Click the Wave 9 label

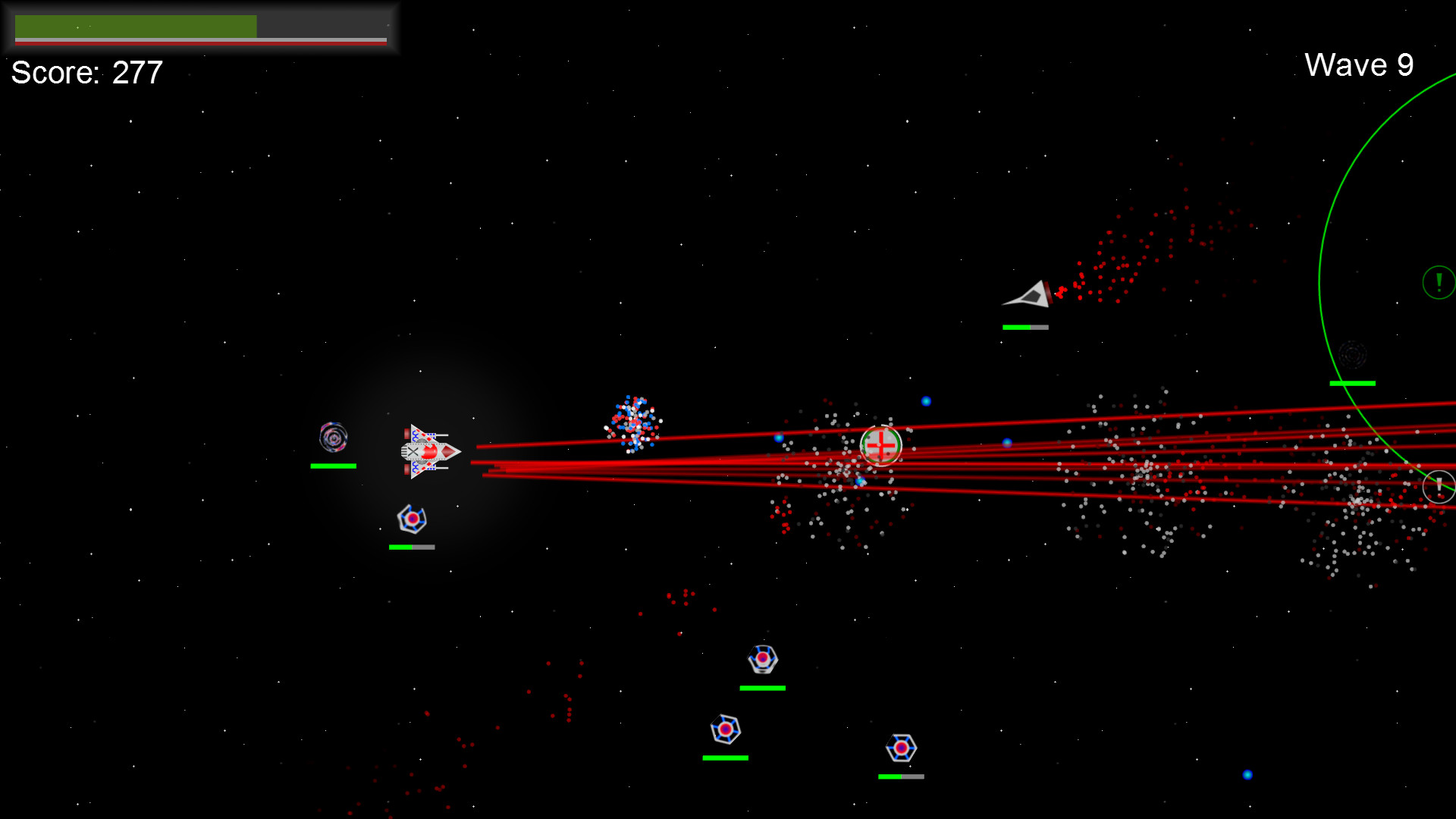click(1360, 65)
